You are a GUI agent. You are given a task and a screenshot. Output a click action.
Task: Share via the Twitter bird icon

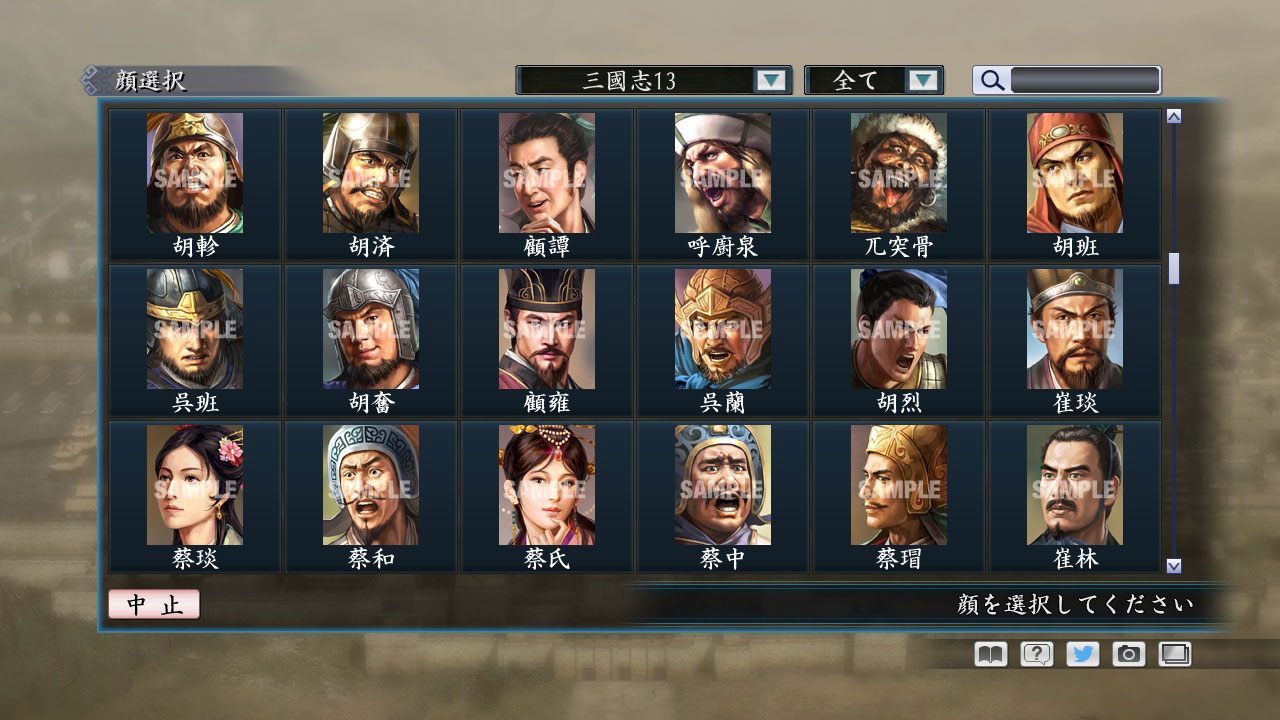pyautogui.click(x=1081, y=654)
